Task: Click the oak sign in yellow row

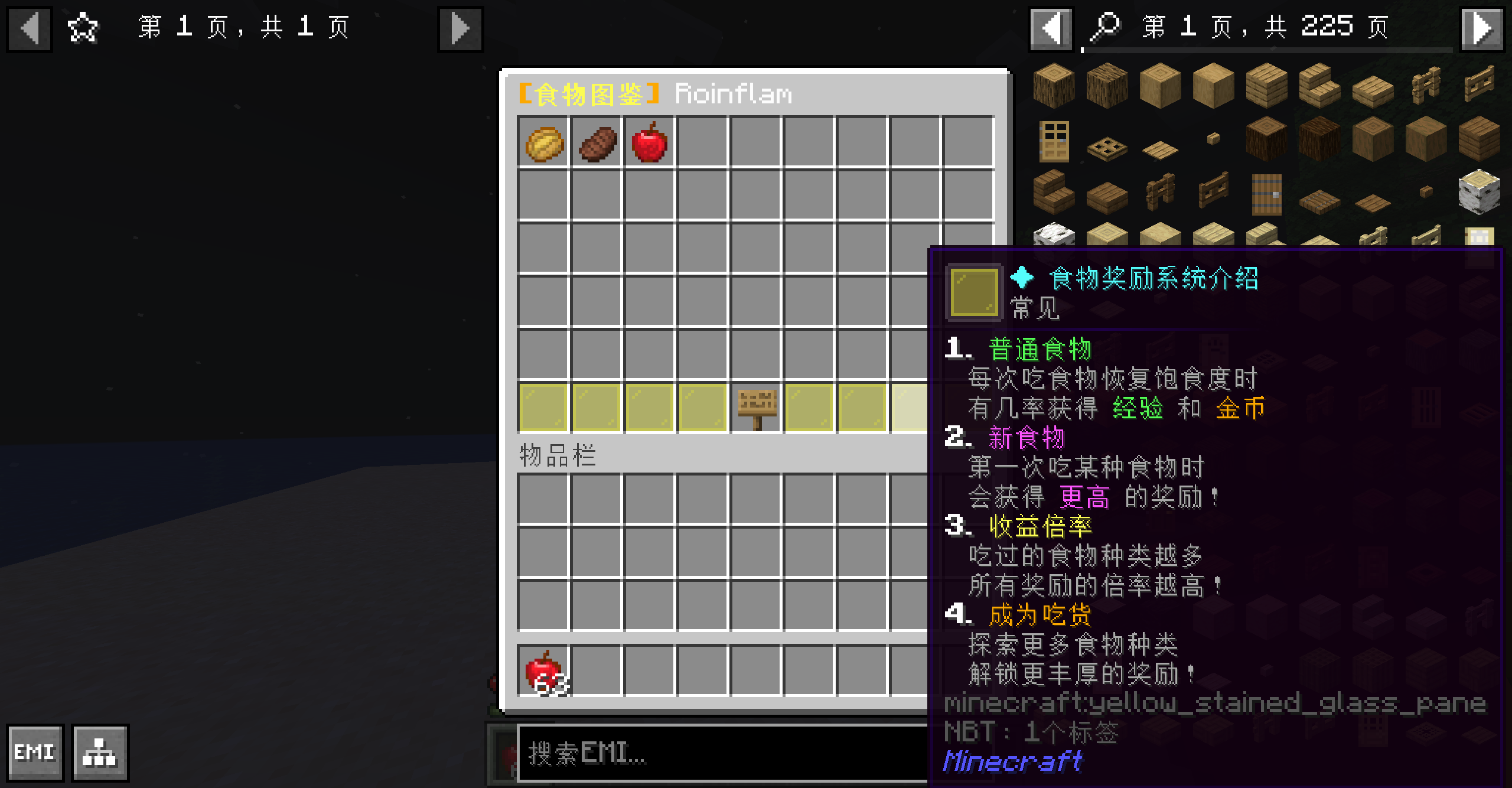Action: pyautogui.click(x=757, y=408)
